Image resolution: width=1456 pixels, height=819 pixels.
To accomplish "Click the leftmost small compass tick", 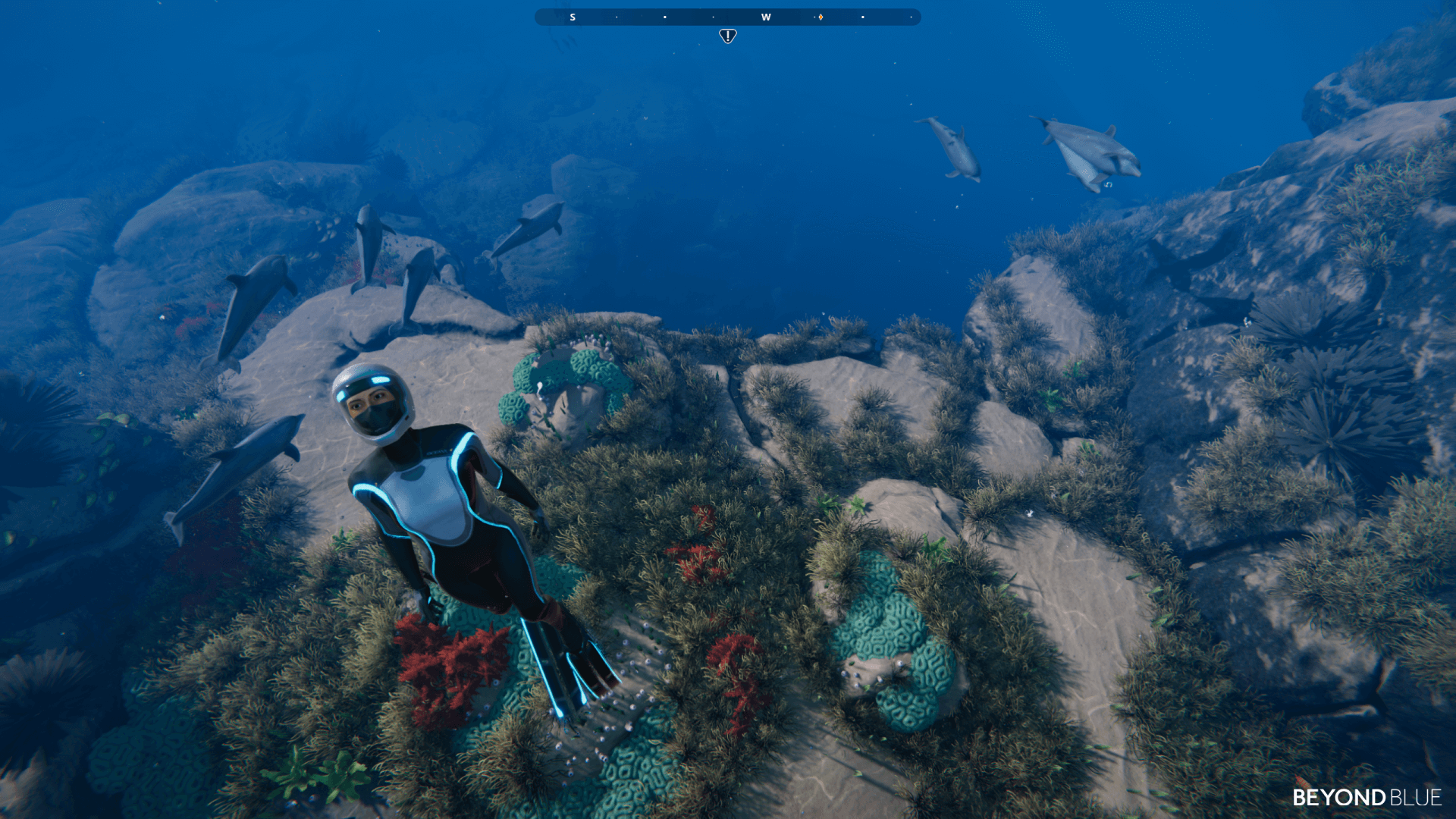I will pos(616,17).
